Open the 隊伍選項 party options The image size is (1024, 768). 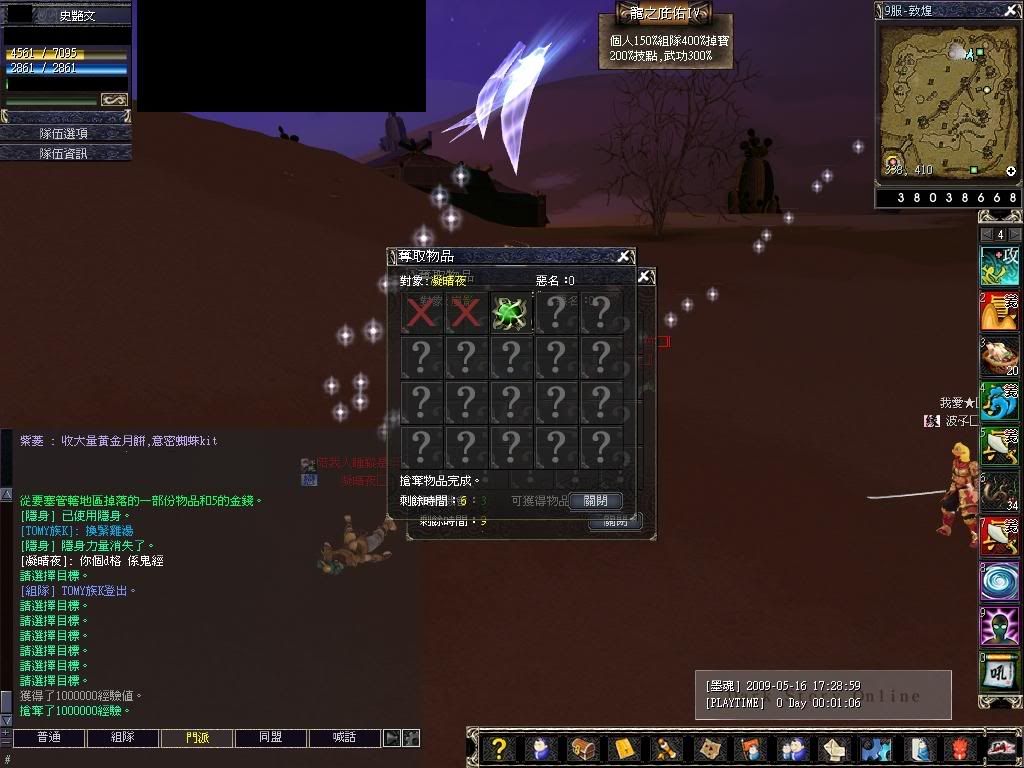(x=66, y=133)
